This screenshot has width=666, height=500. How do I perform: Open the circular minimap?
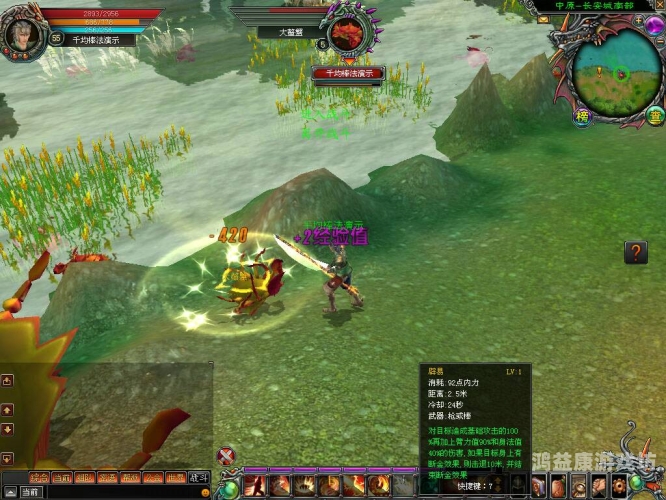617,71
